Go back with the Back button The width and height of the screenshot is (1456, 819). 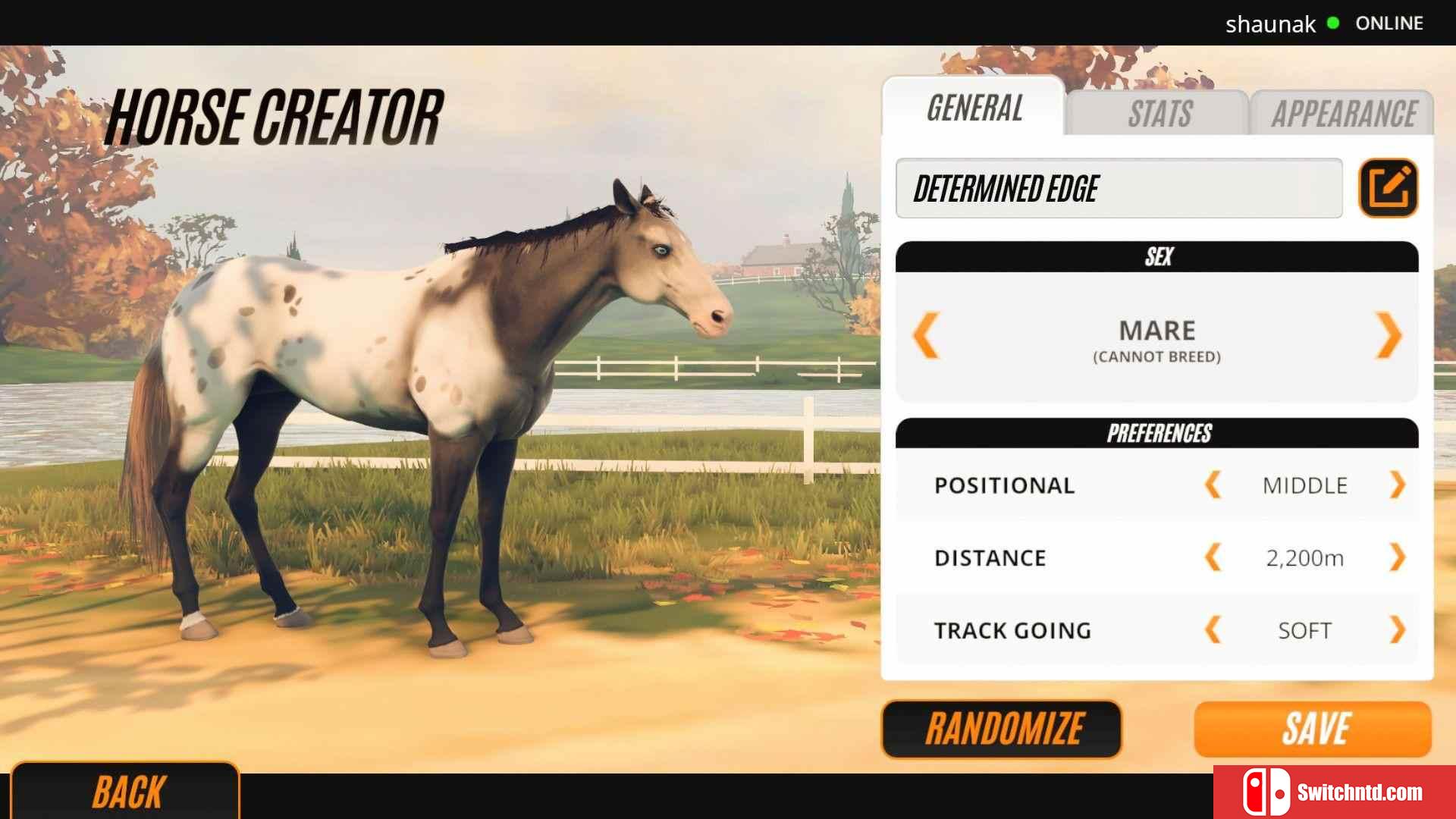[x=126, y=792]
